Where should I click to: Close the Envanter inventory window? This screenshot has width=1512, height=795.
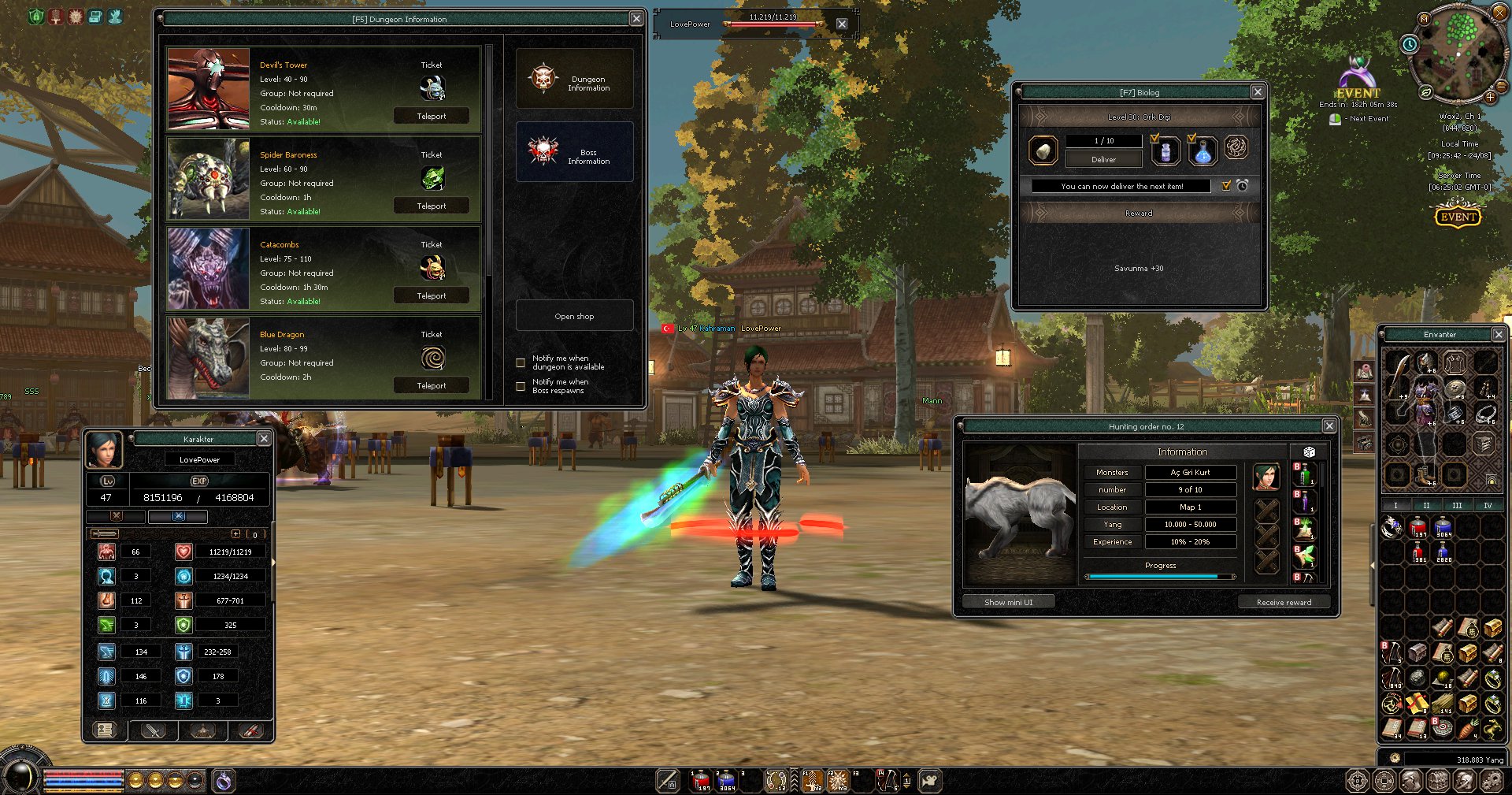[x=1499, y=335]
